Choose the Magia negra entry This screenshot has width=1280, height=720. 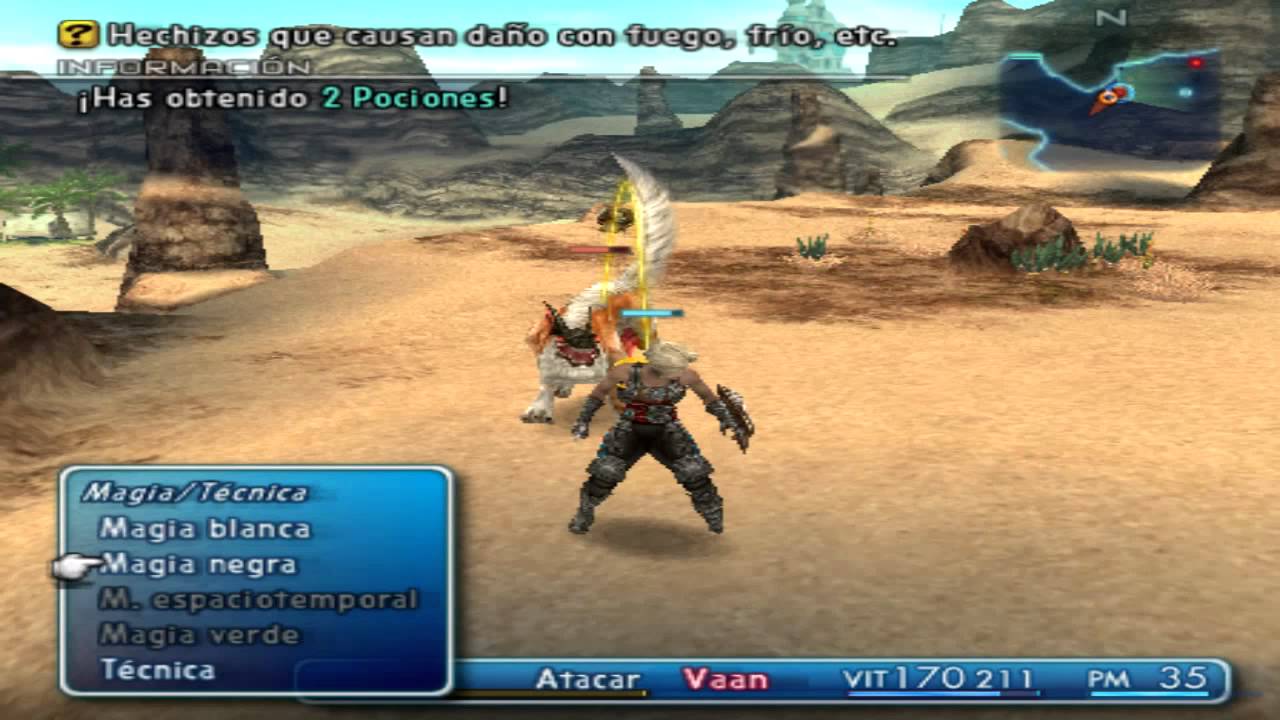coord(199,565)
